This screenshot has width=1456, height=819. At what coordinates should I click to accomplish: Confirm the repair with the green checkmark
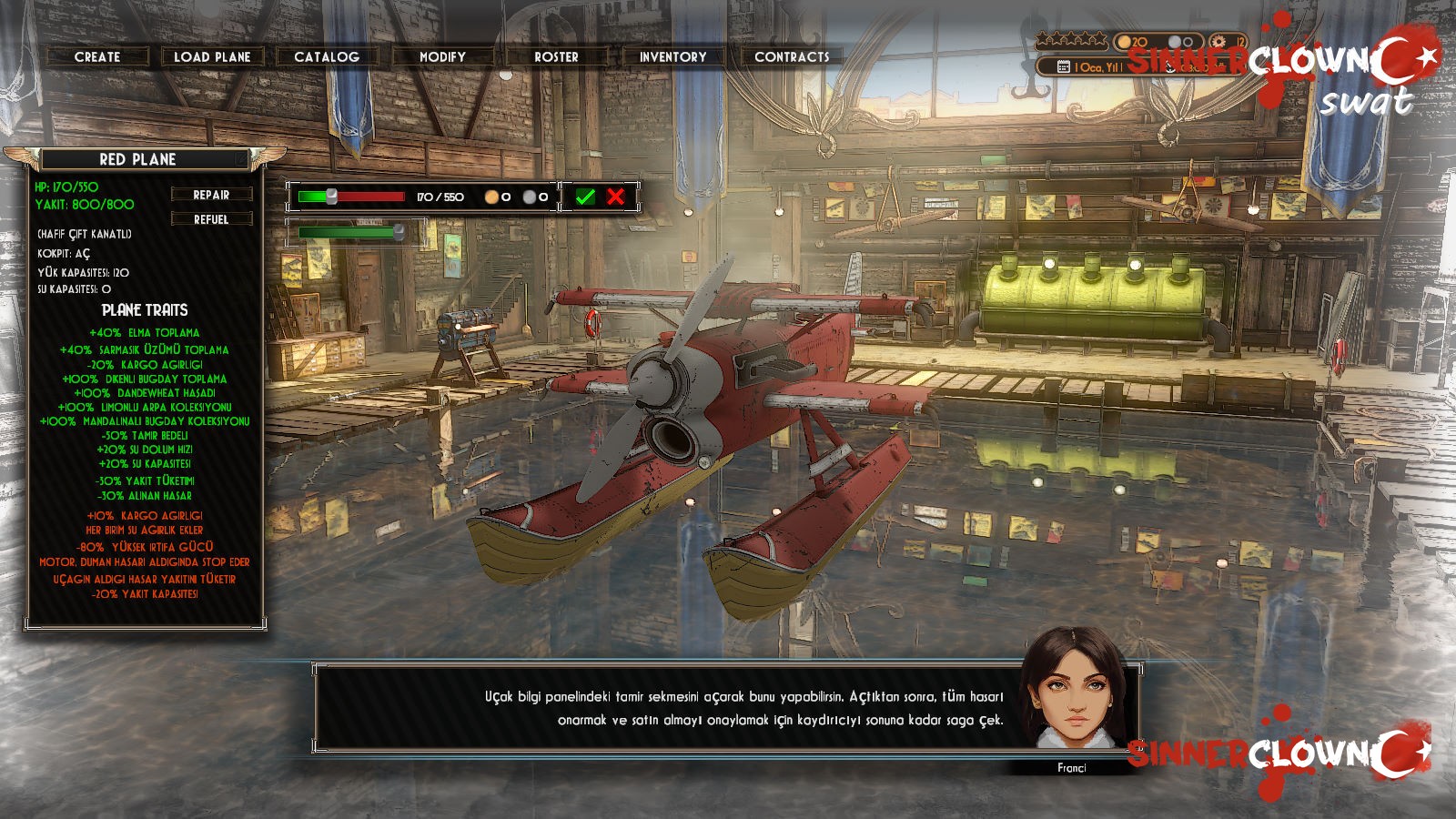coord(585,197)
